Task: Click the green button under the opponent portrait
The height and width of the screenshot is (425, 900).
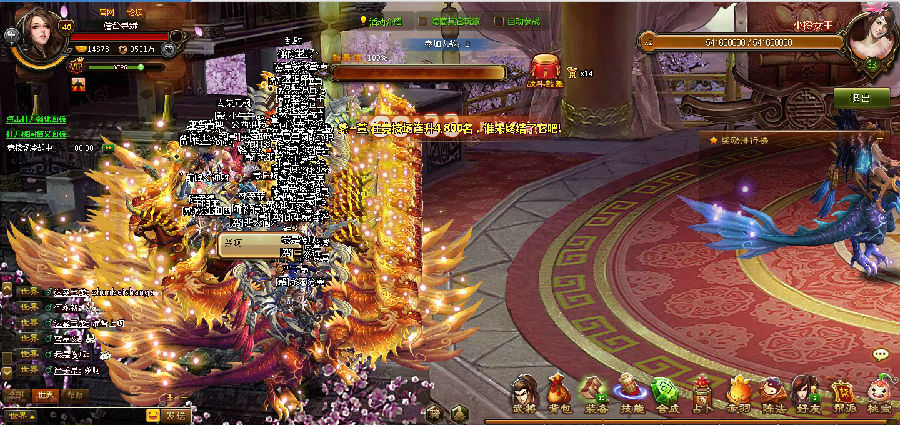Action: pos(860,97)
